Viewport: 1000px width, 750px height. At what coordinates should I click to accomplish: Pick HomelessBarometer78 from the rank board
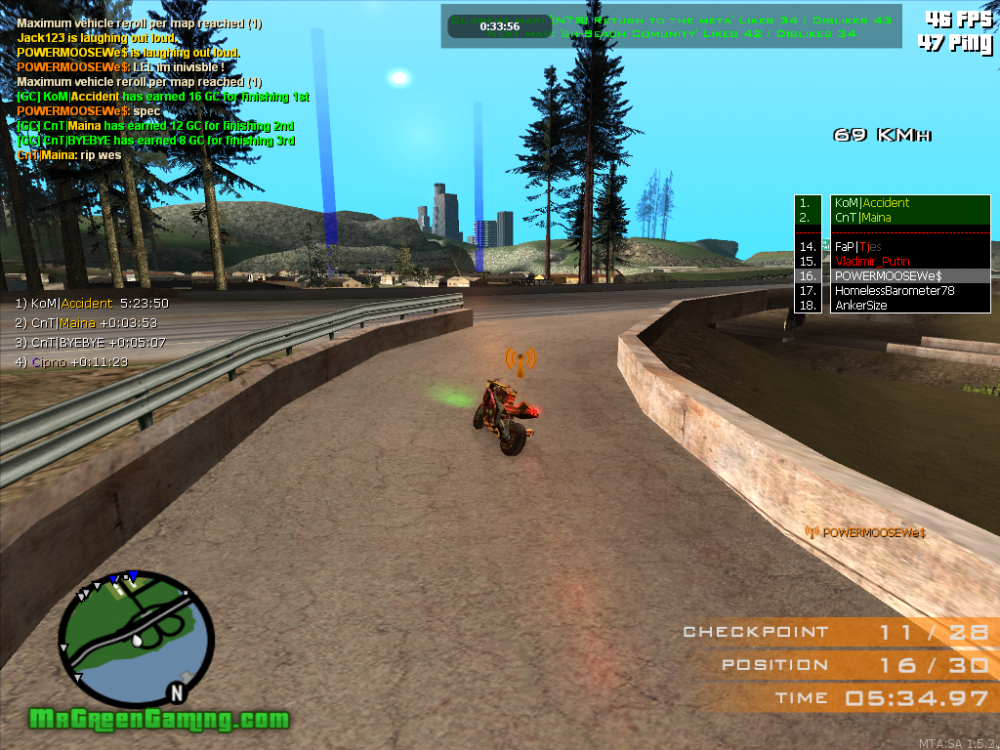(x=894, y=291)
